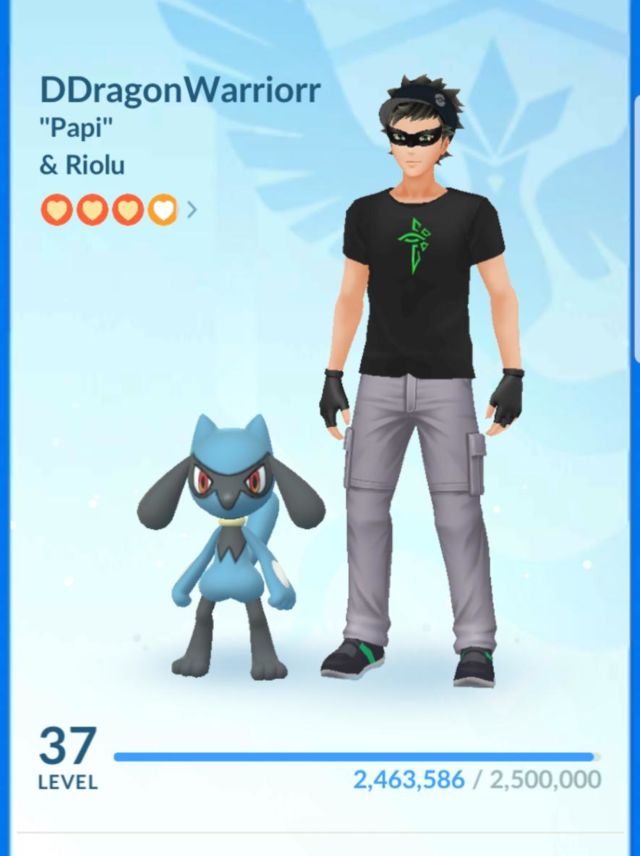This screenshot has height=856, width=640.
Task: Open buddy details via the arrow beside hearts
Action: coord(192,210)
